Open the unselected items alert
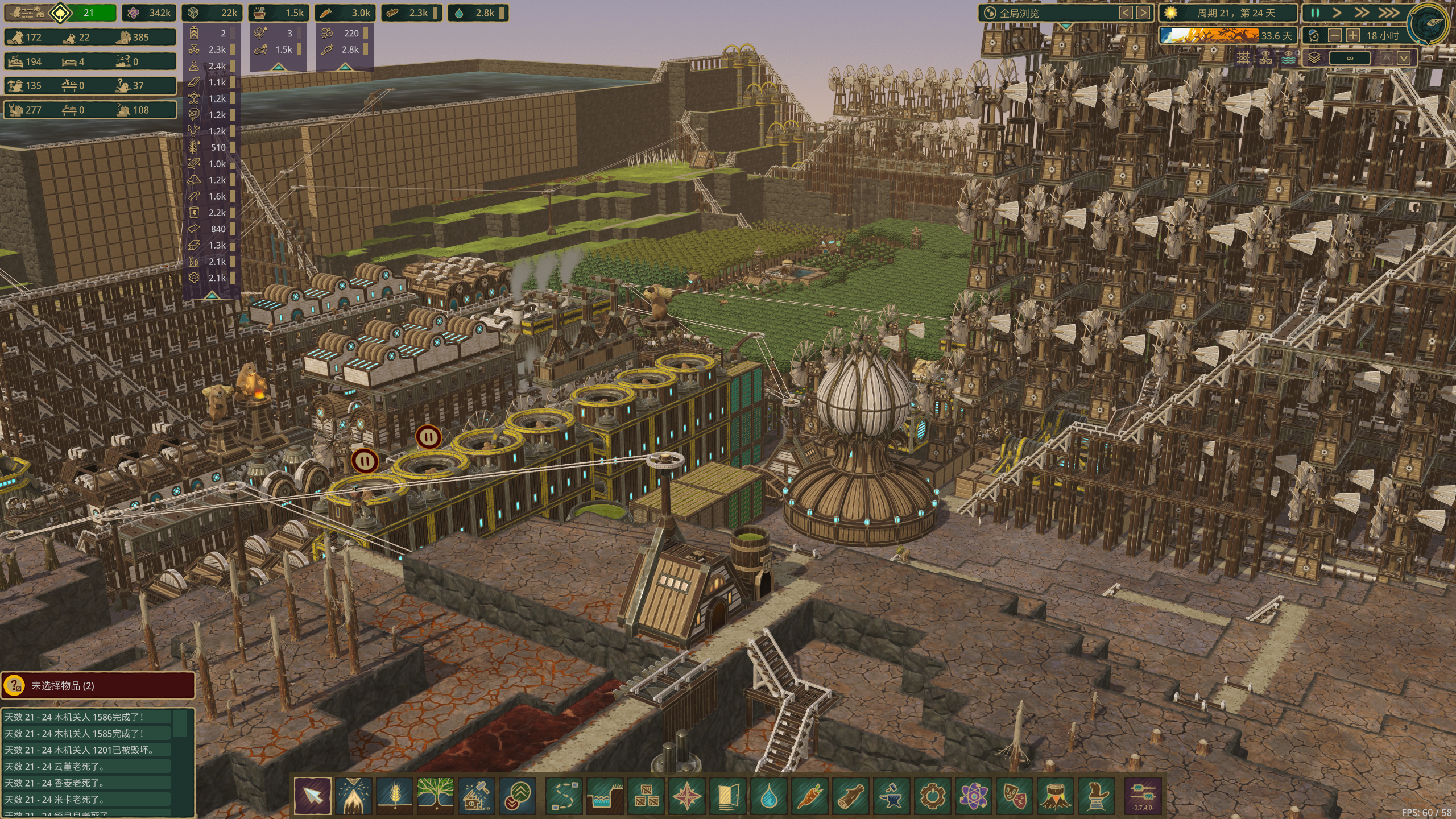The width and height of the screenshot is (1456, 819). 98,686
